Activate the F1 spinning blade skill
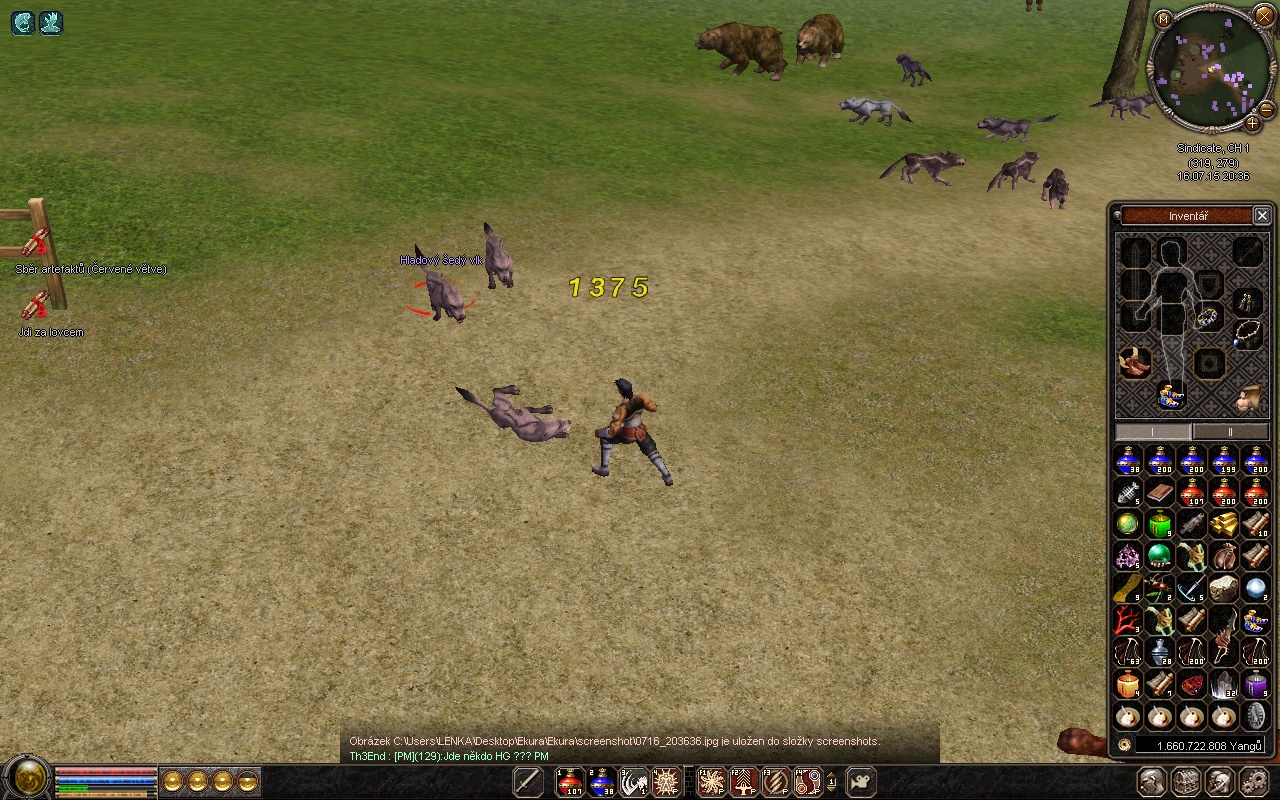Screen dimensions: 1280x800 (712, 782)
